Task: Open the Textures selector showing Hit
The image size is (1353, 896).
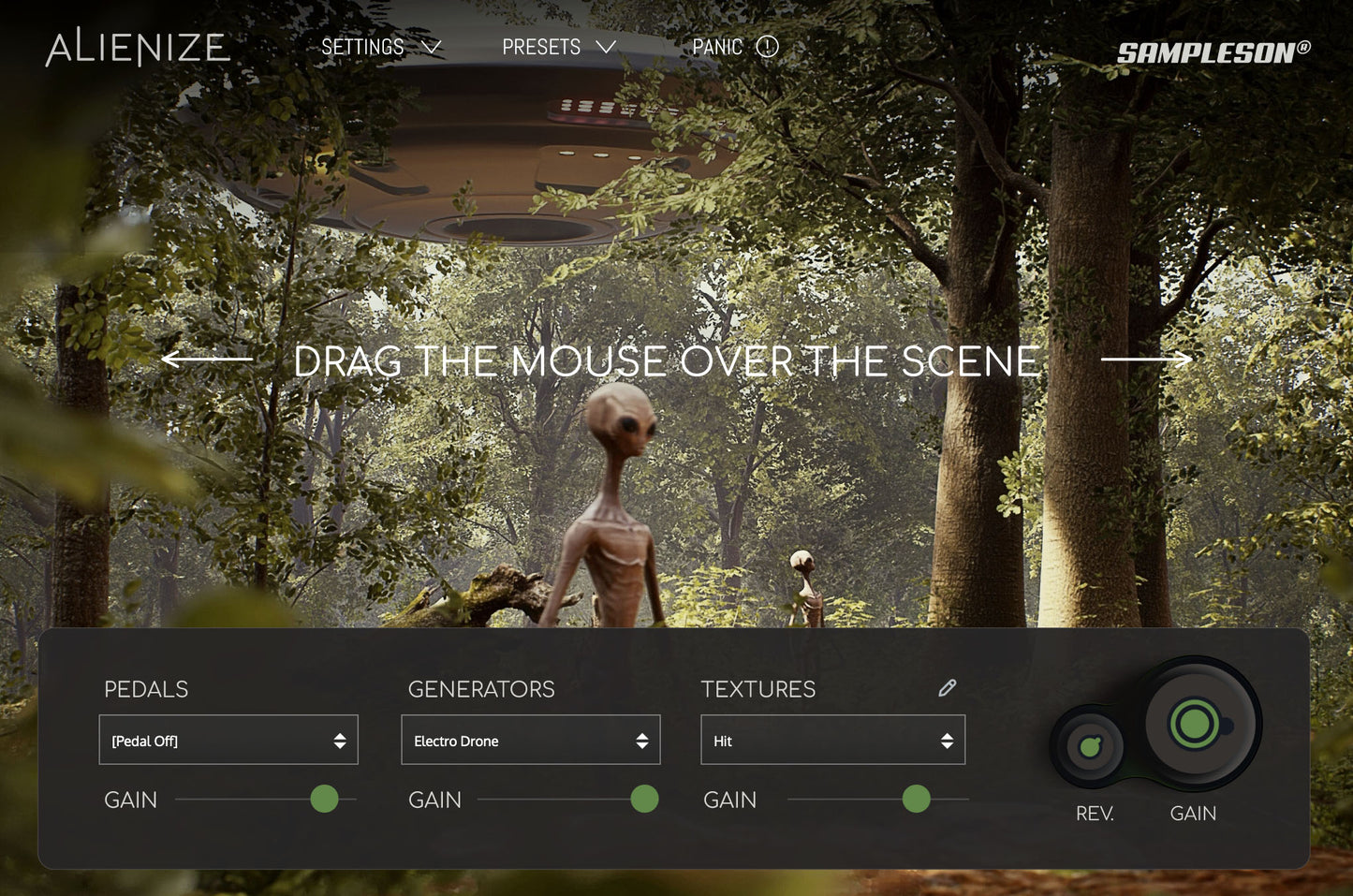Action: pyautogui.click(x=832, y=741)
